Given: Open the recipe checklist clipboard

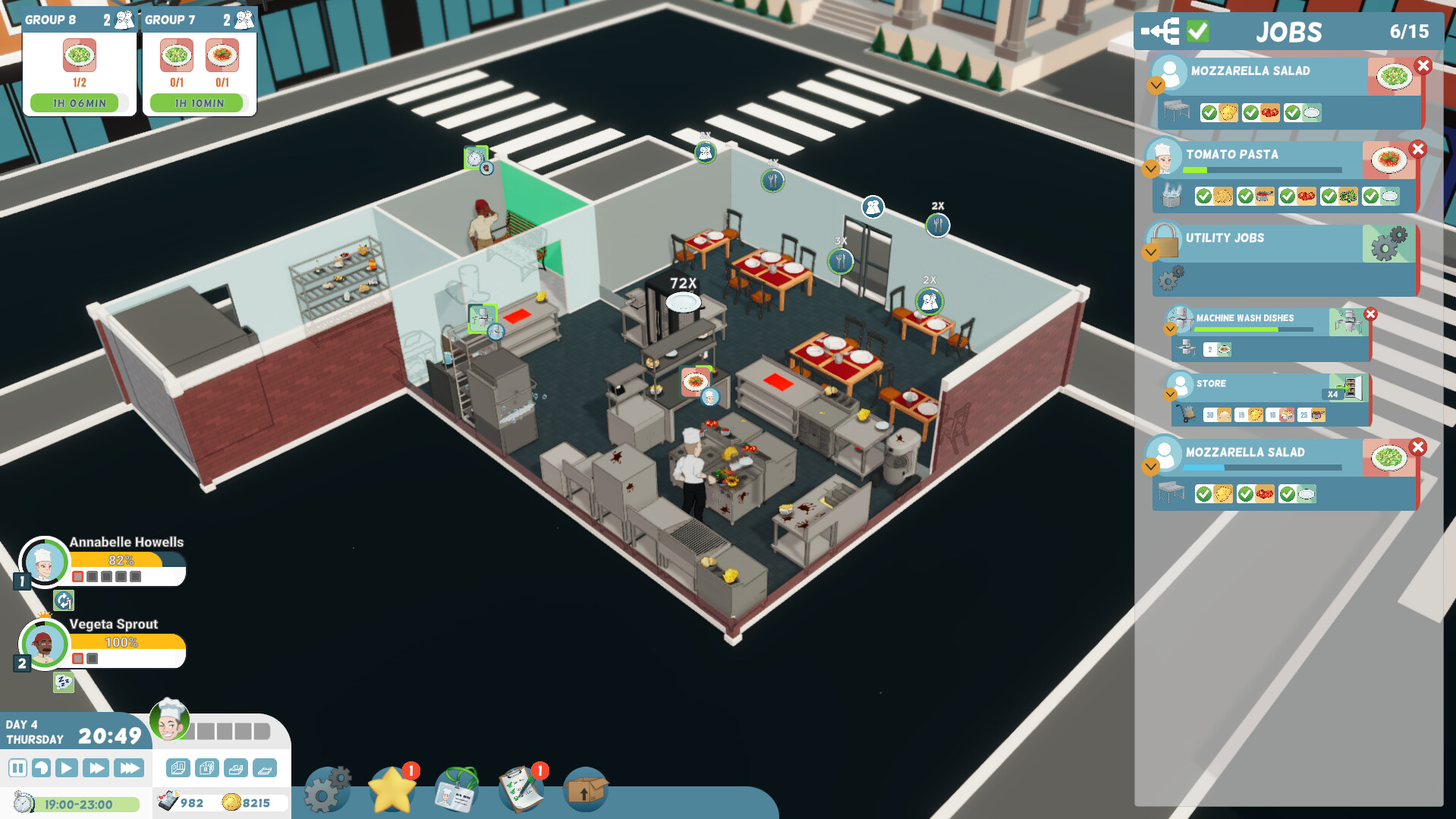Looking at the screenshot, I should [x=521, y=789].
